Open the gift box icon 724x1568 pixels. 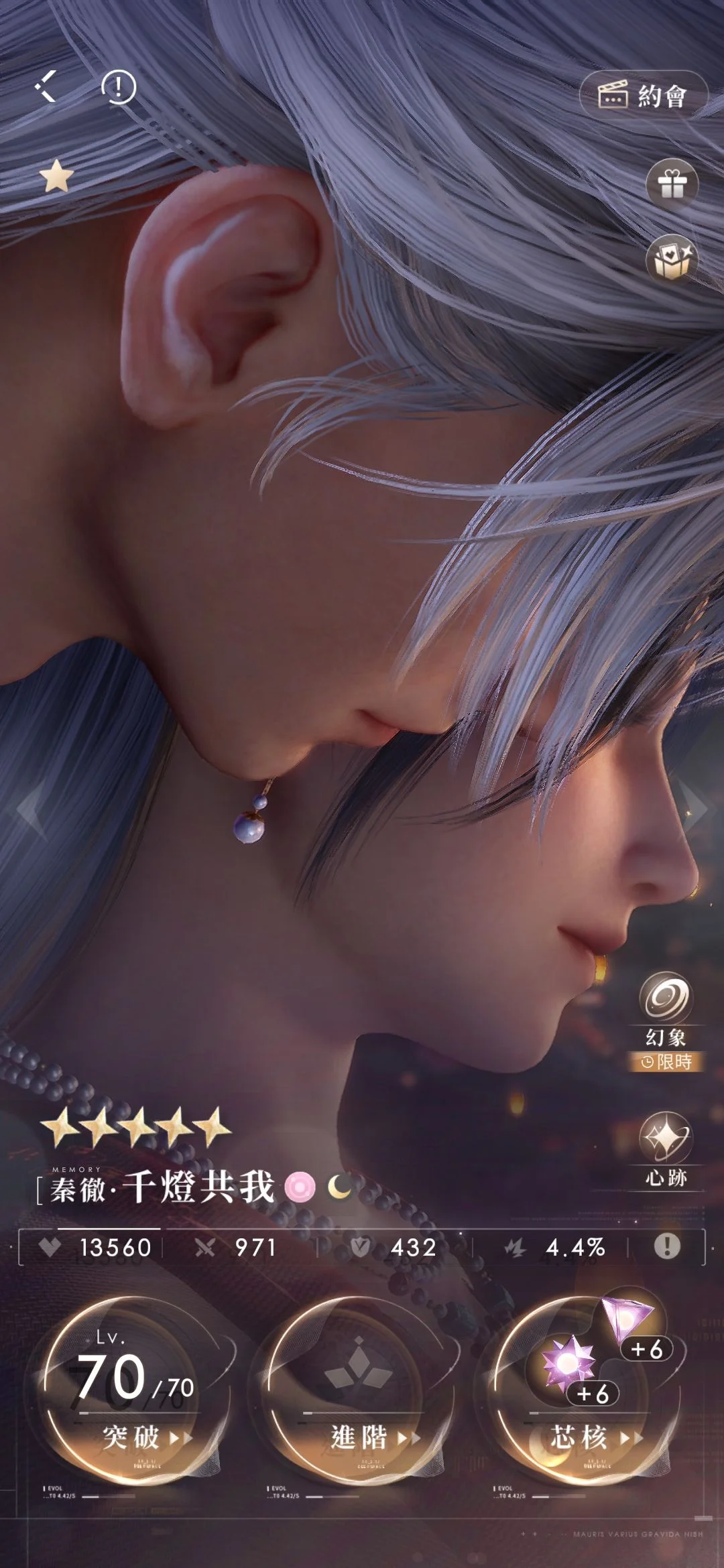(x=672, y=184)
